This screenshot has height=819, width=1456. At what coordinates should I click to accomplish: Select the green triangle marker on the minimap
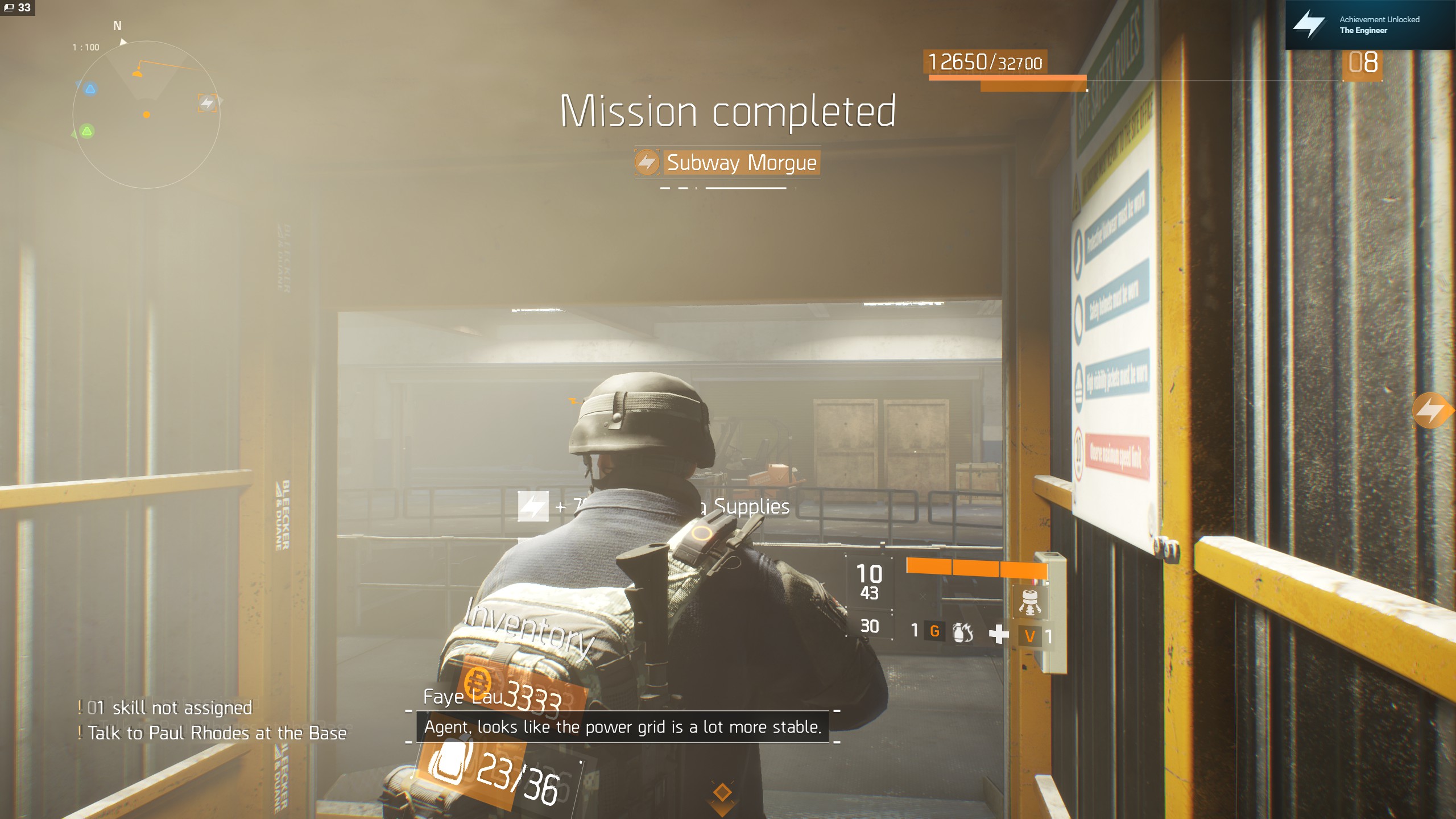coord(87,132)
